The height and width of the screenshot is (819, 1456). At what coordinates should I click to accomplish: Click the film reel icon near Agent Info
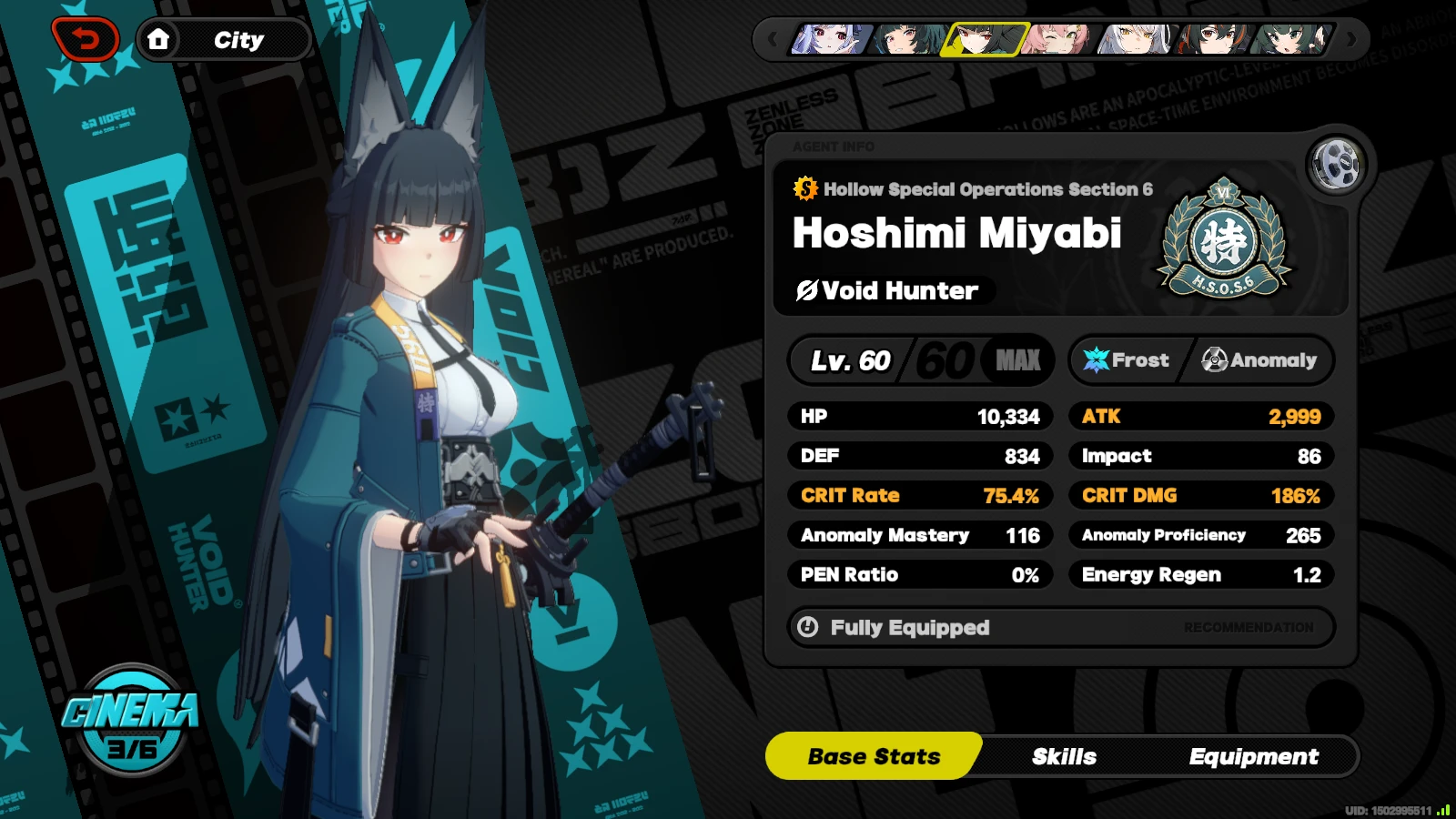(1336, 164)
